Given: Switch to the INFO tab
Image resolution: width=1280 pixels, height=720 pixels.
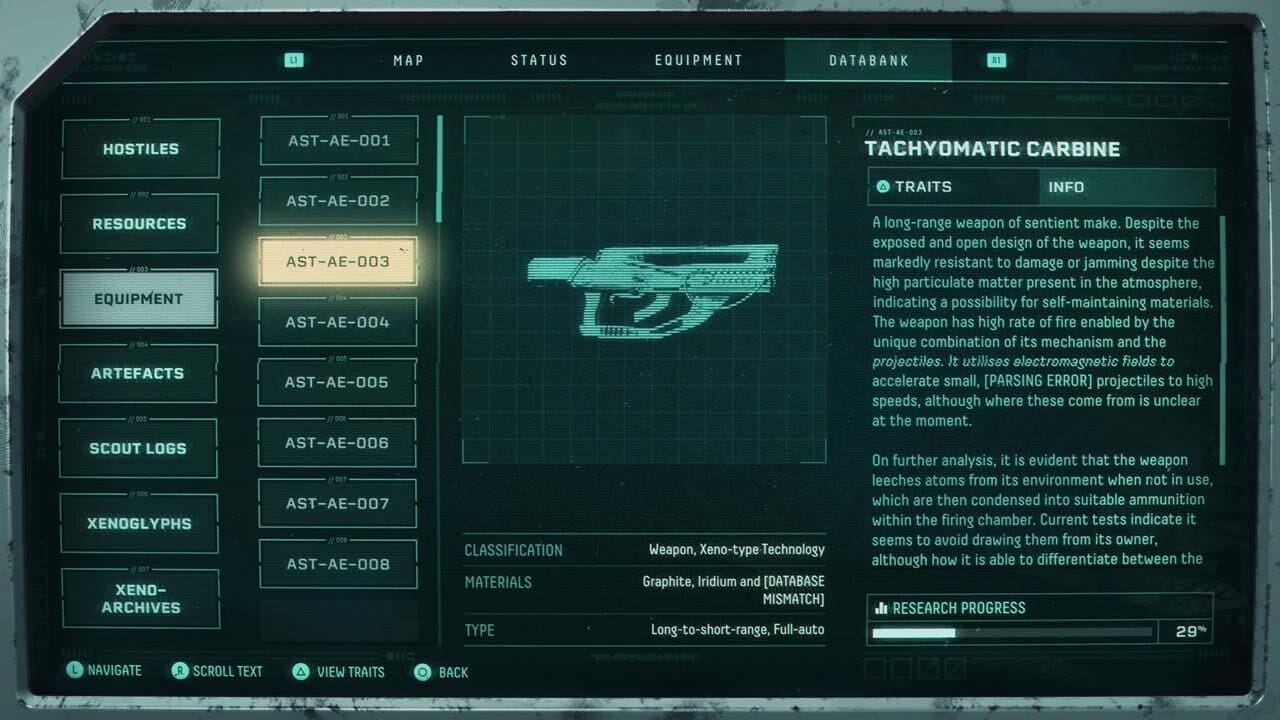Looking at the screenshot, I should [1066, 187].
